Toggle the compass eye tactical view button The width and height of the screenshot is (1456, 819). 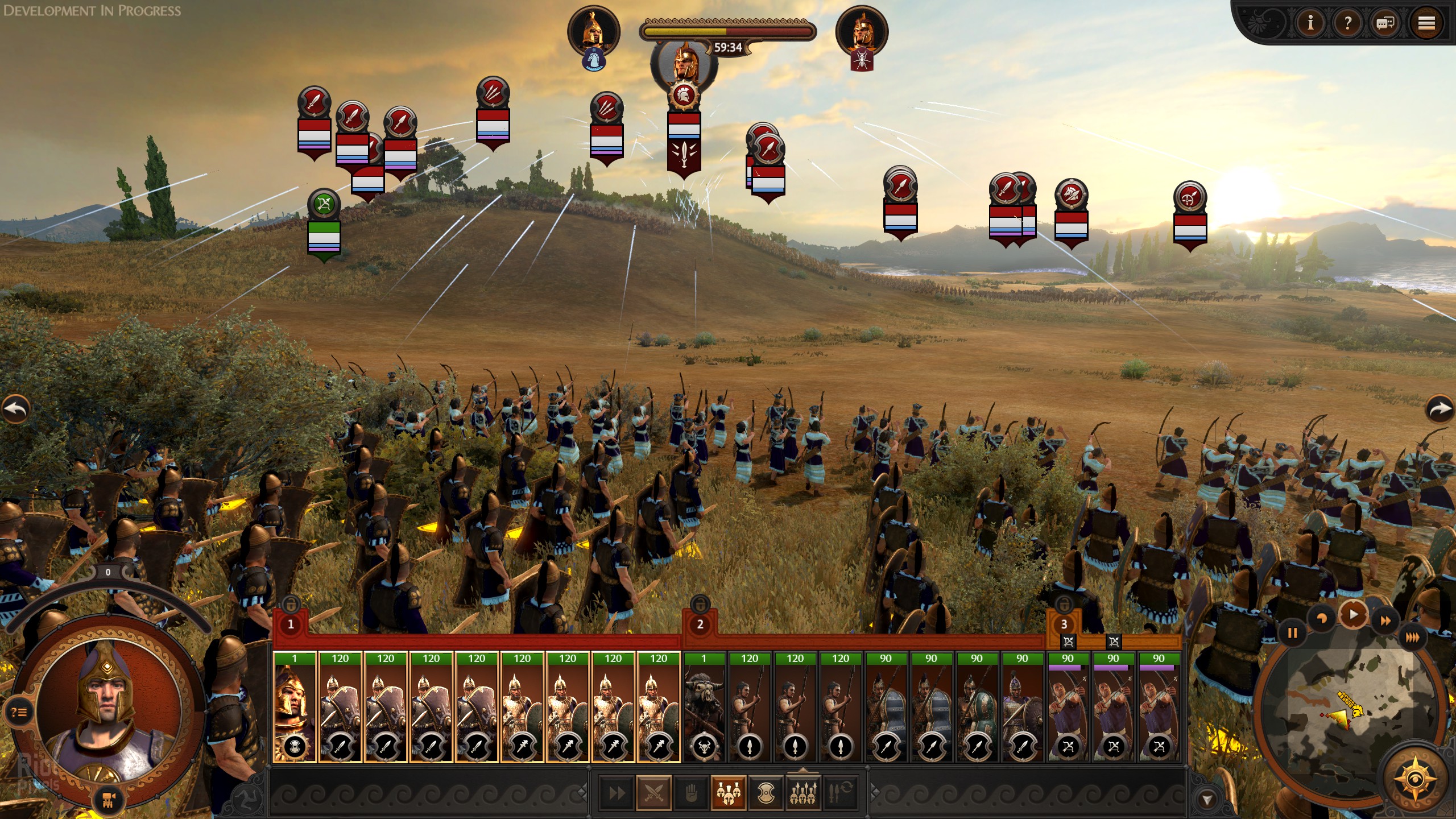tap(1416, 778)
